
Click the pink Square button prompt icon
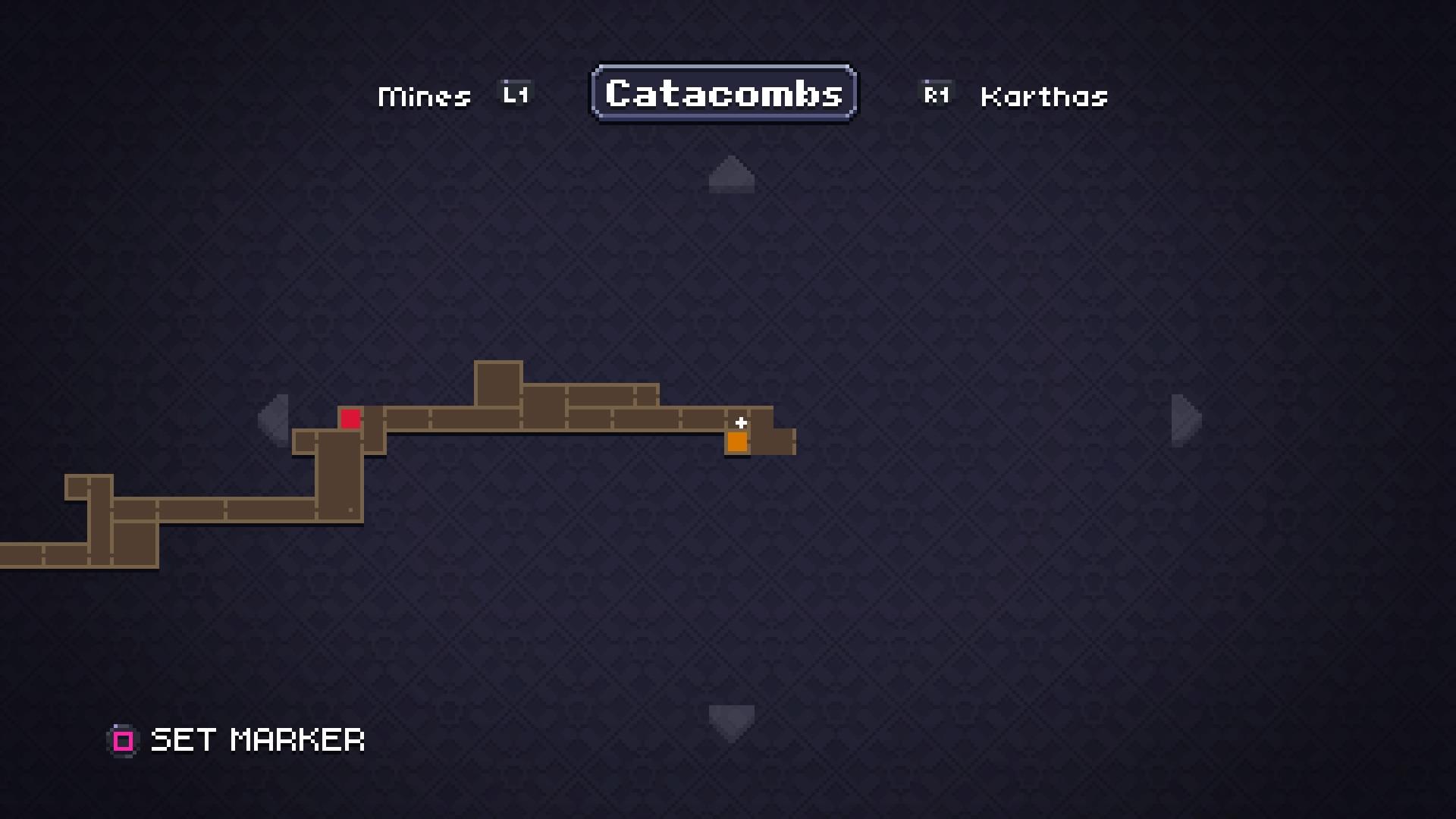coord(122,740)
